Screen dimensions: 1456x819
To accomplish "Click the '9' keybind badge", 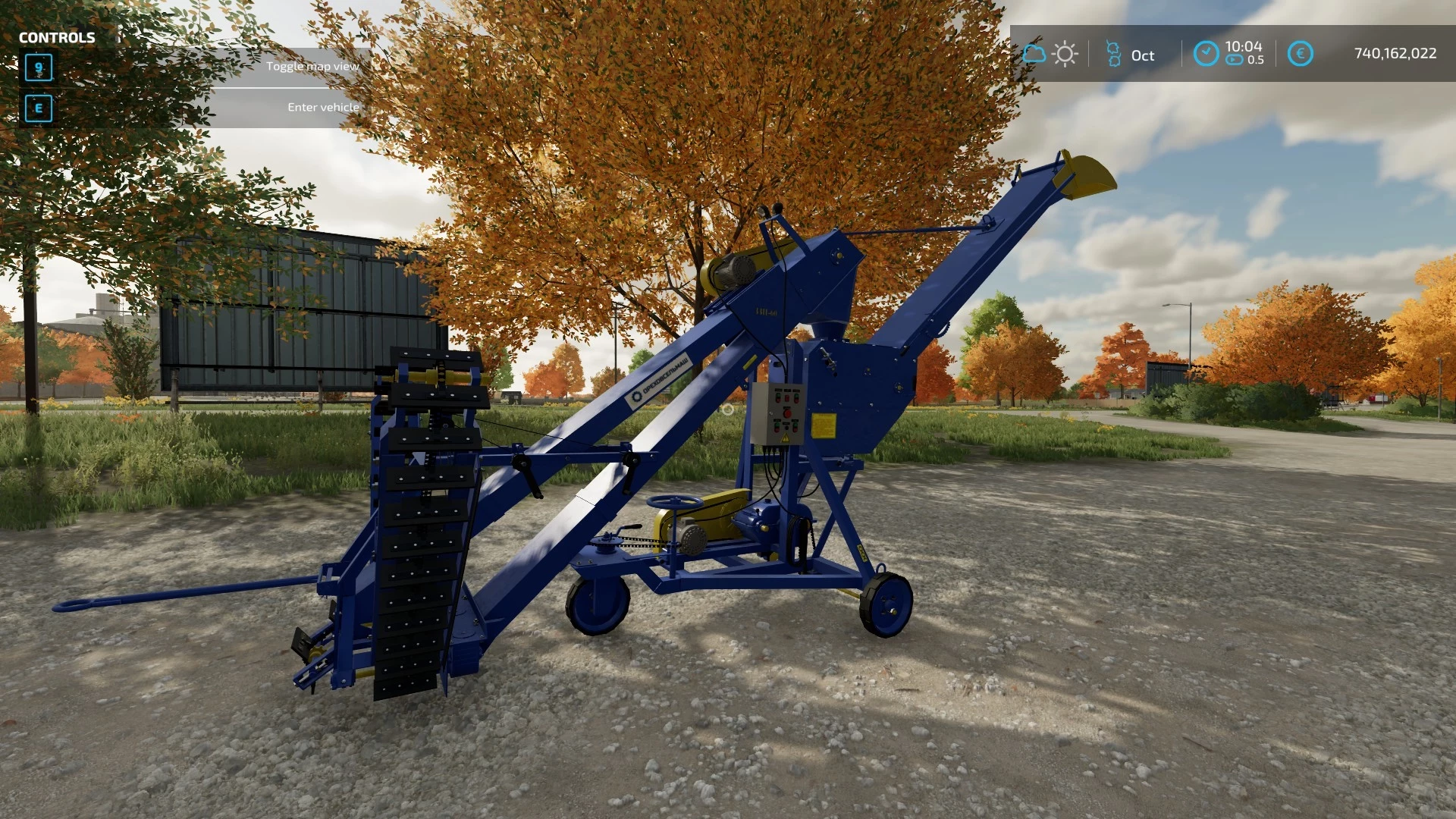I will click(38, 68).
